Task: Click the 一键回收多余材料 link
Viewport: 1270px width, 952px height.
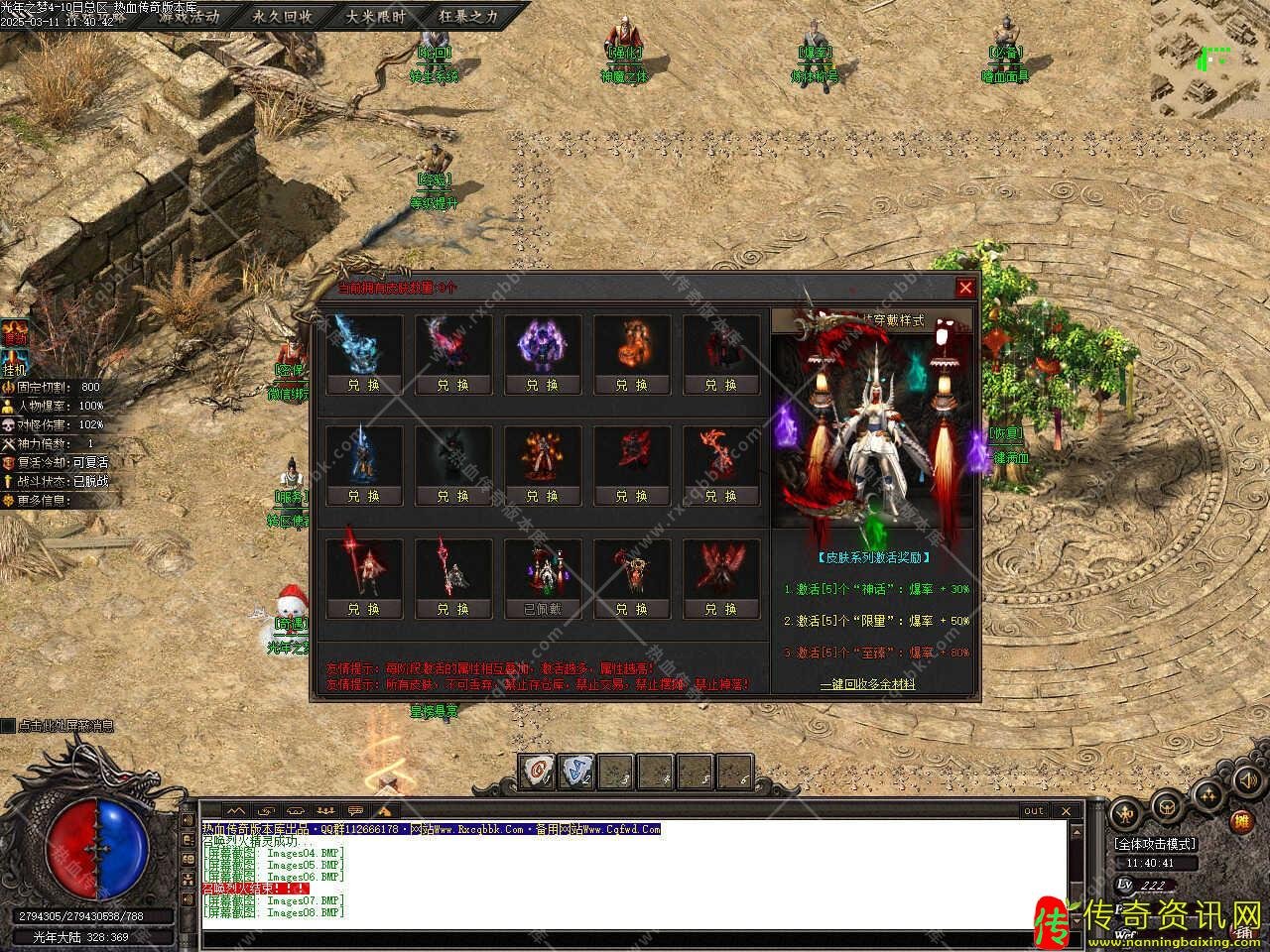Action: click(867, 684)
